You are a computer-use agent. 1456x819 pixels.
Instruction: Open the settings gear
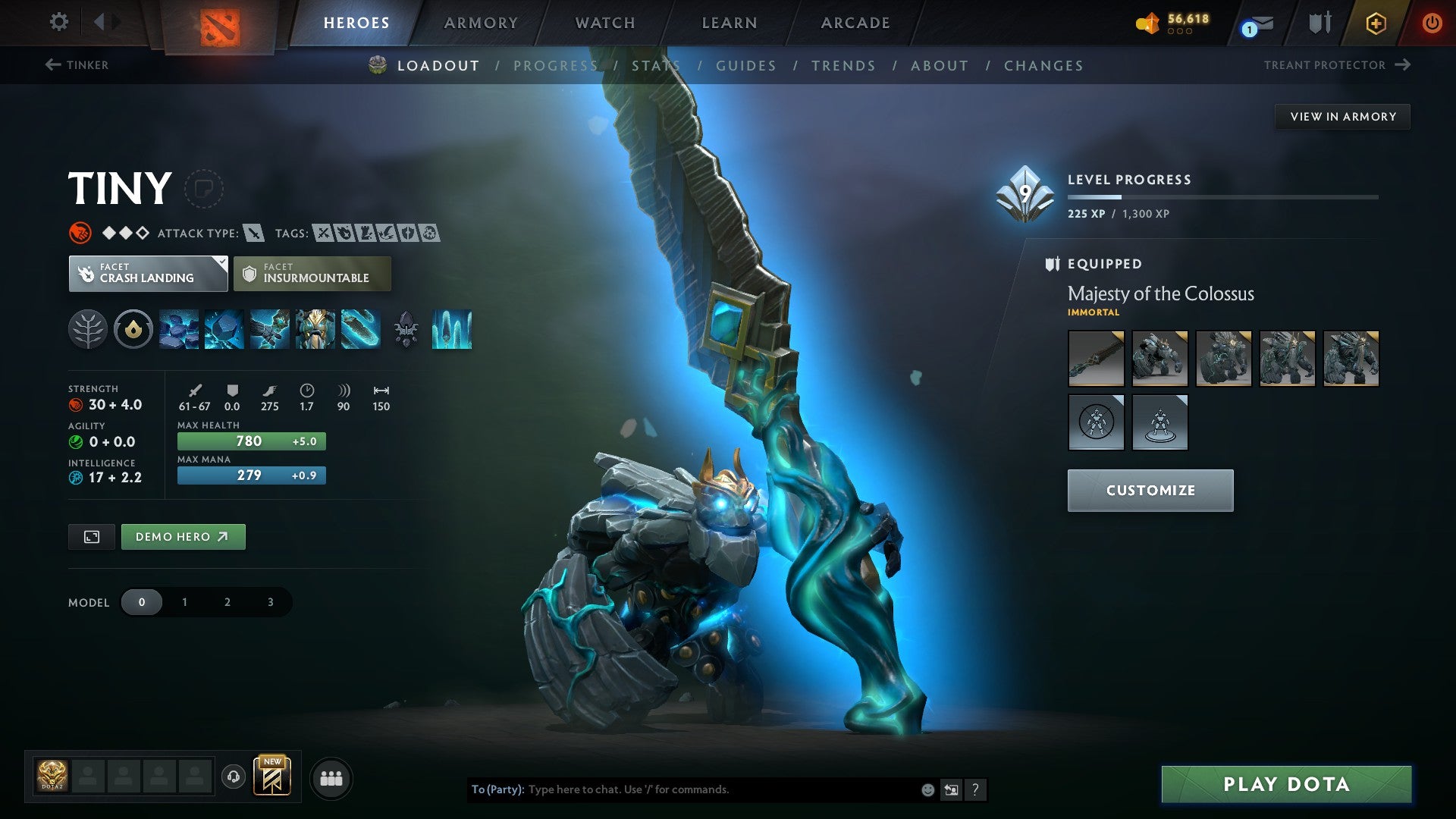point(58,22)
